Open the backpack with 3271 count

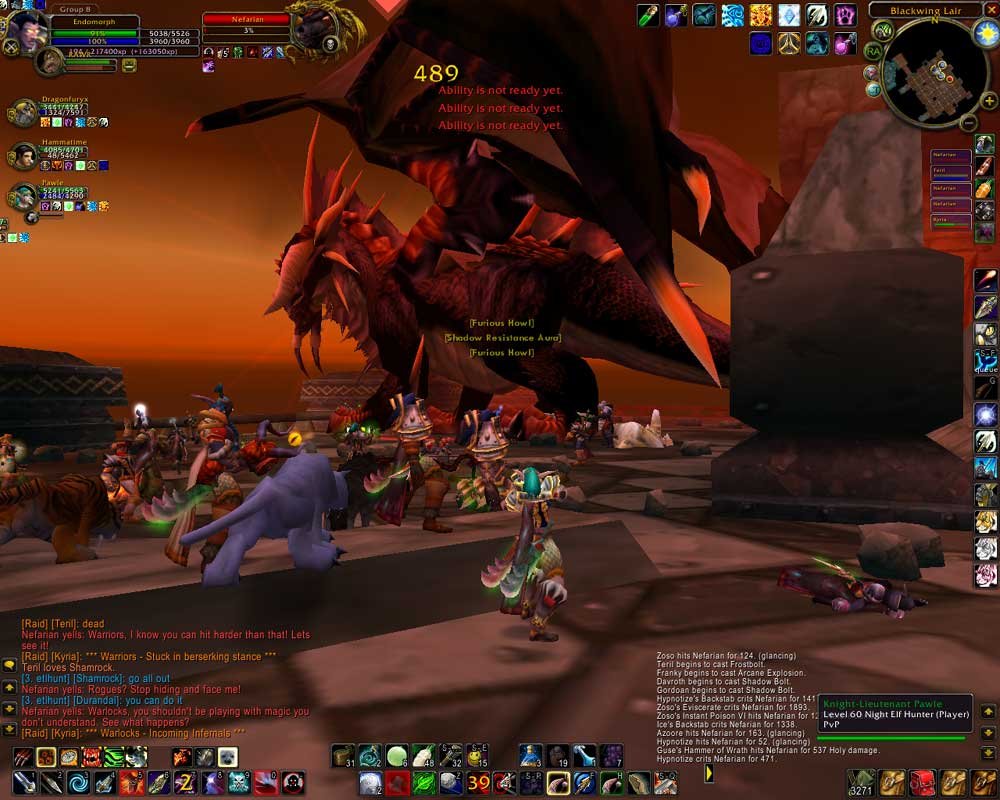tap(862, 781)
